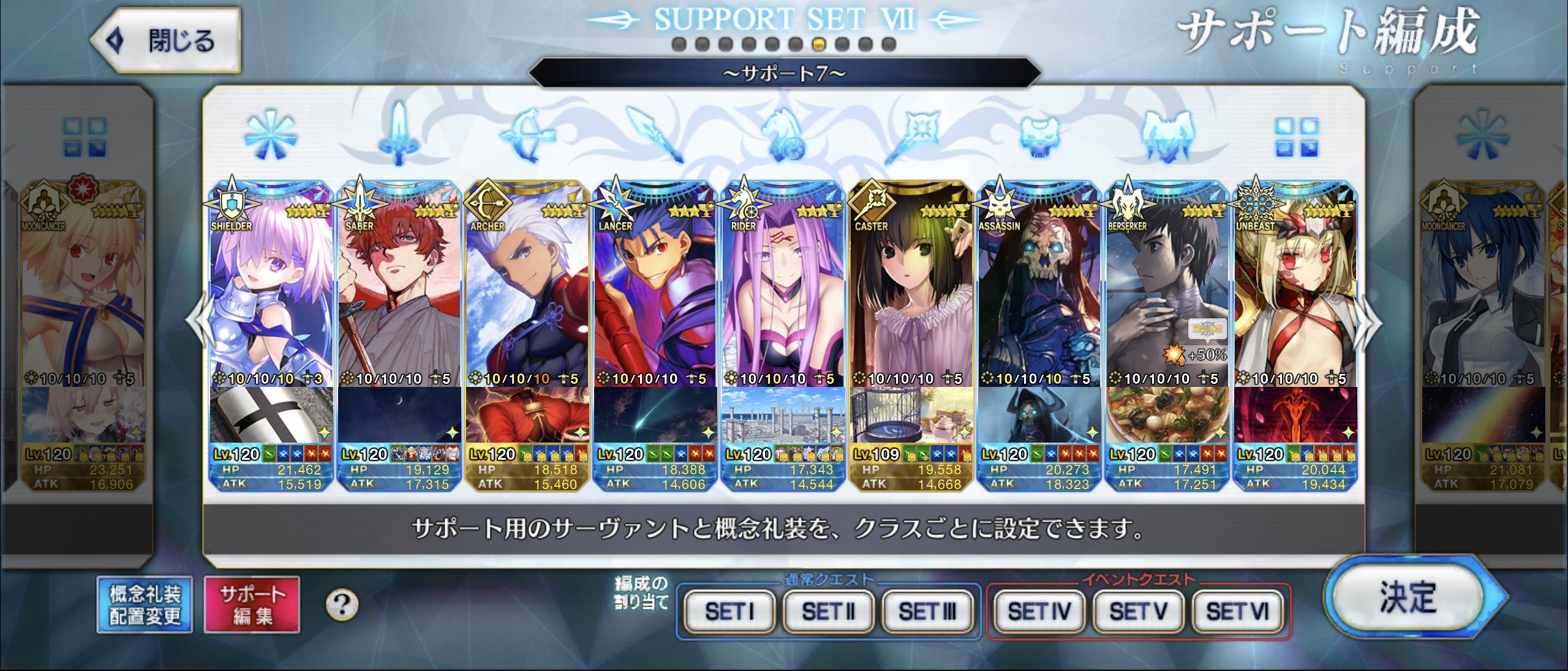Close the support setup screen with 閉じる
This screenshot has height=671, width=1568.
pos(165,41)
